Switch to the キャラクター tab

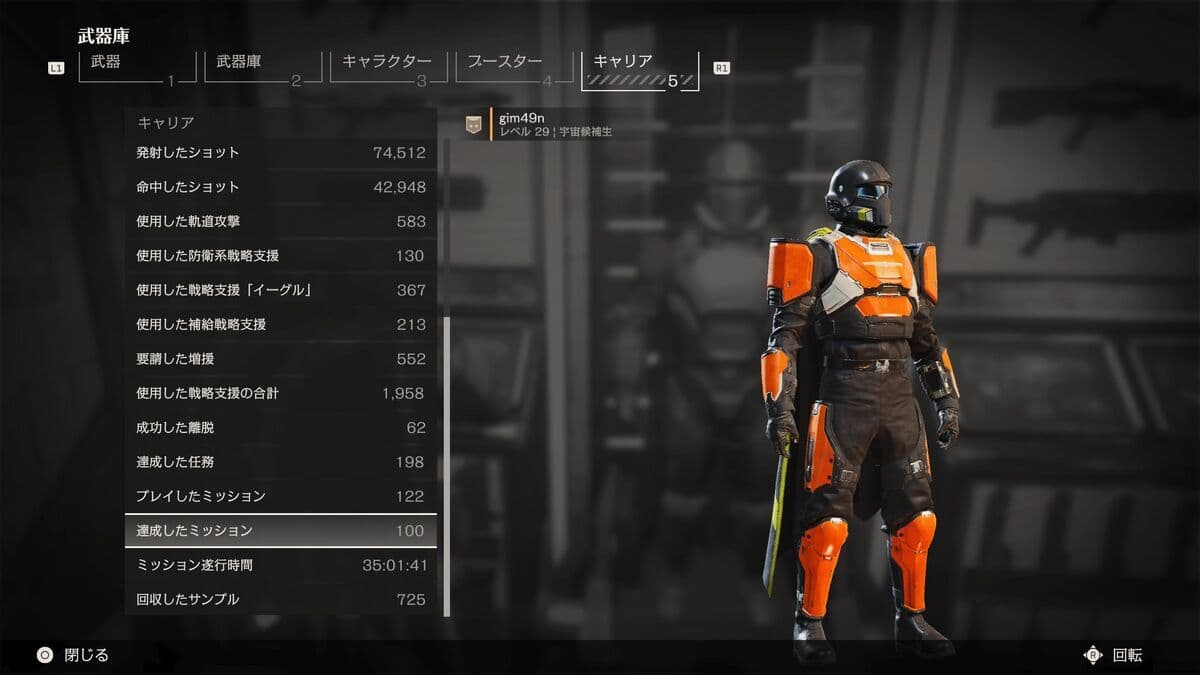(387, 68)
